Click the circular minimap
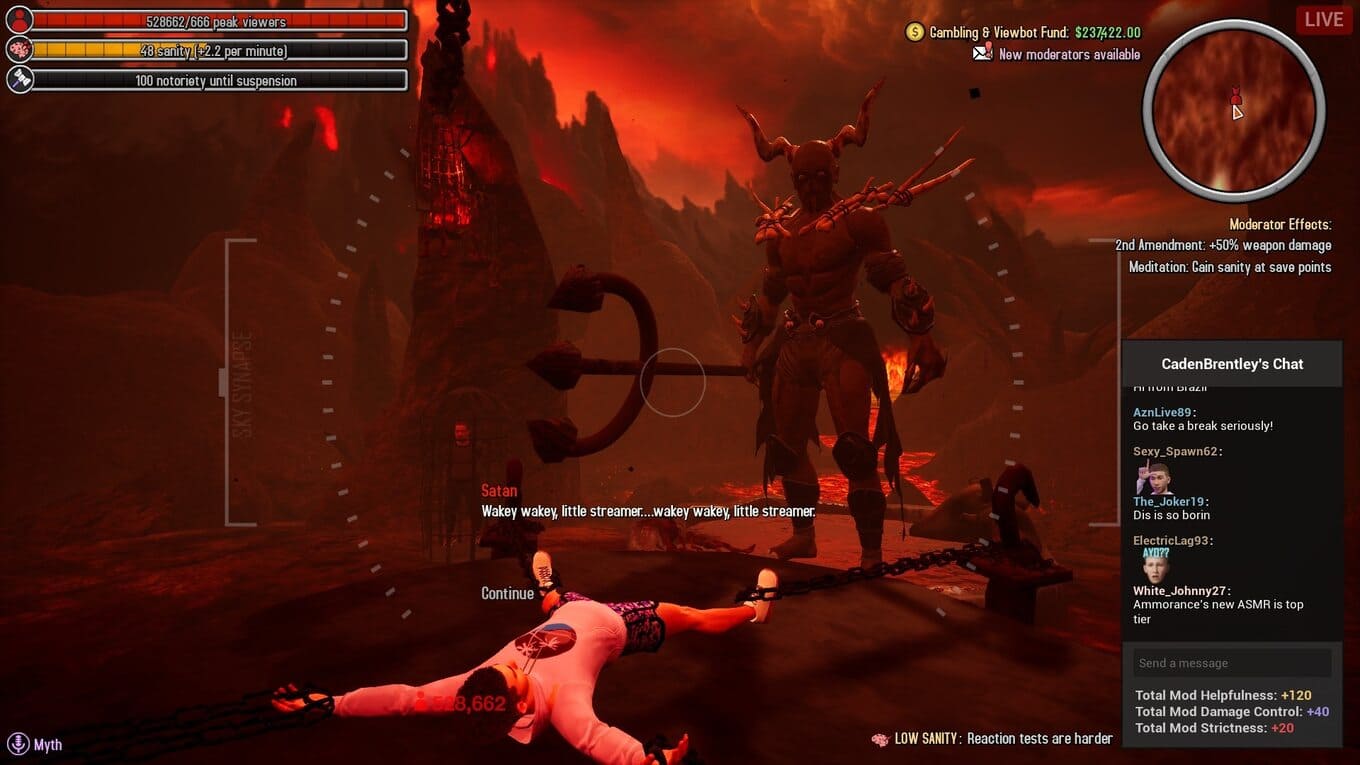1360x765 pixels. 1233,110
